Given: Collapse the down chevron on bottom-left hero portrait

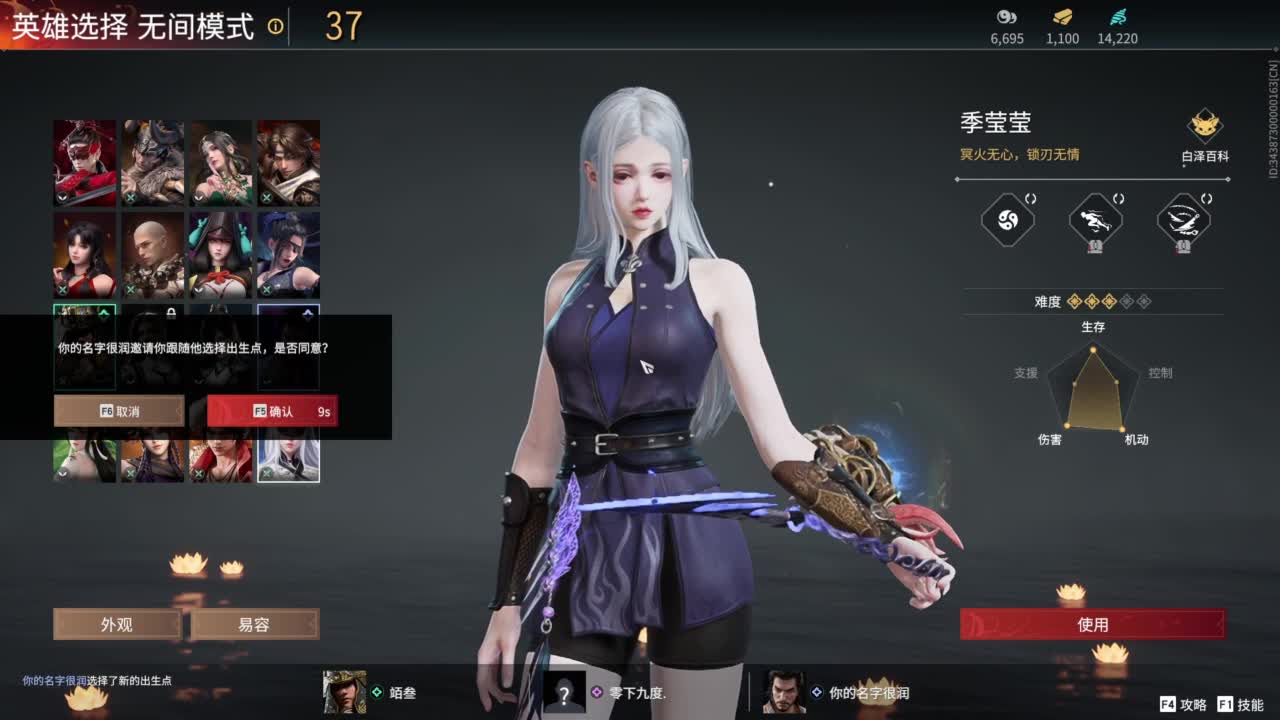Looking at the screenshot, I should [x=63, y=473].
